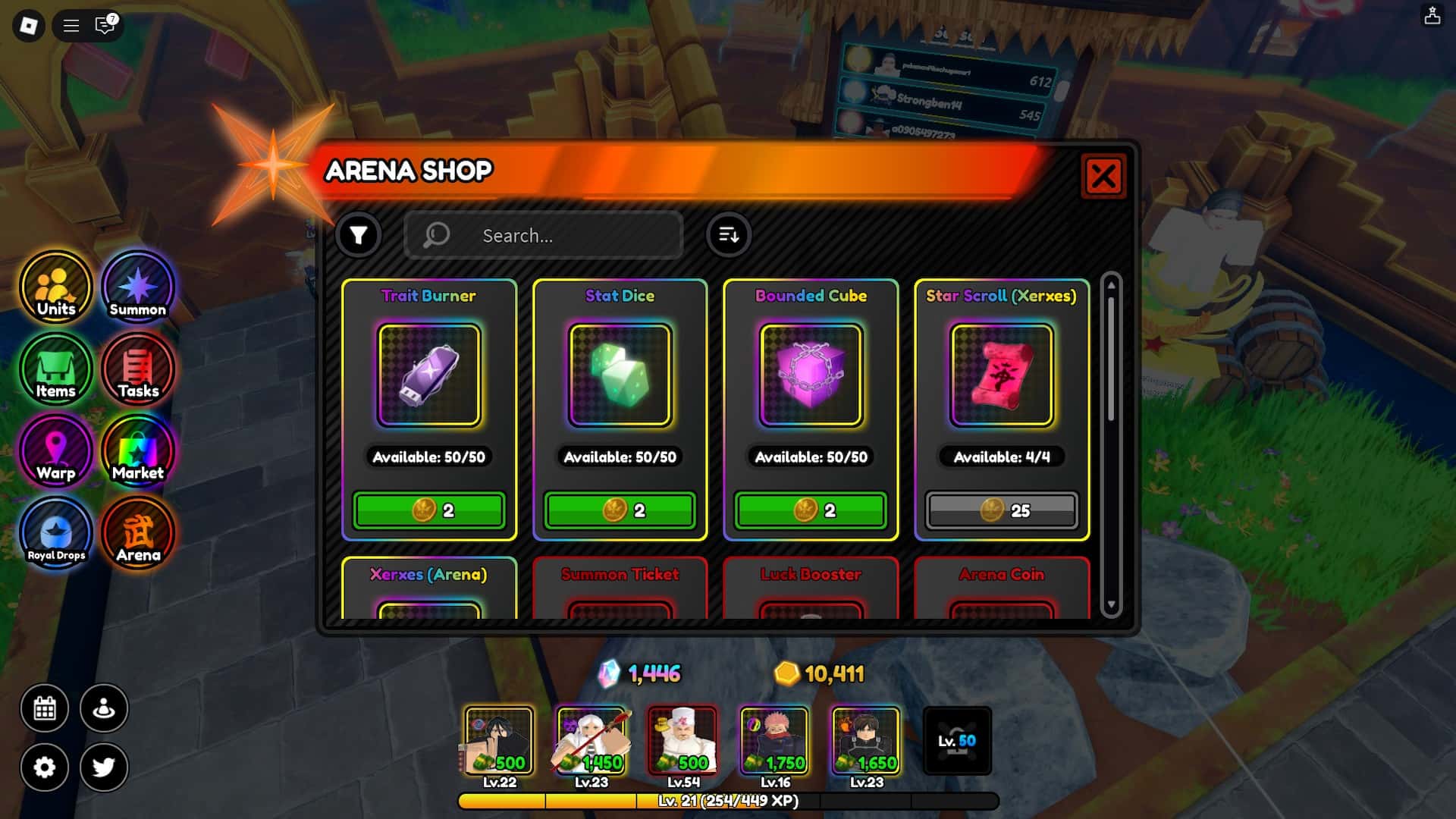Toggle the shop filter options
The image size is (1456, 819).
click(359, 235)
